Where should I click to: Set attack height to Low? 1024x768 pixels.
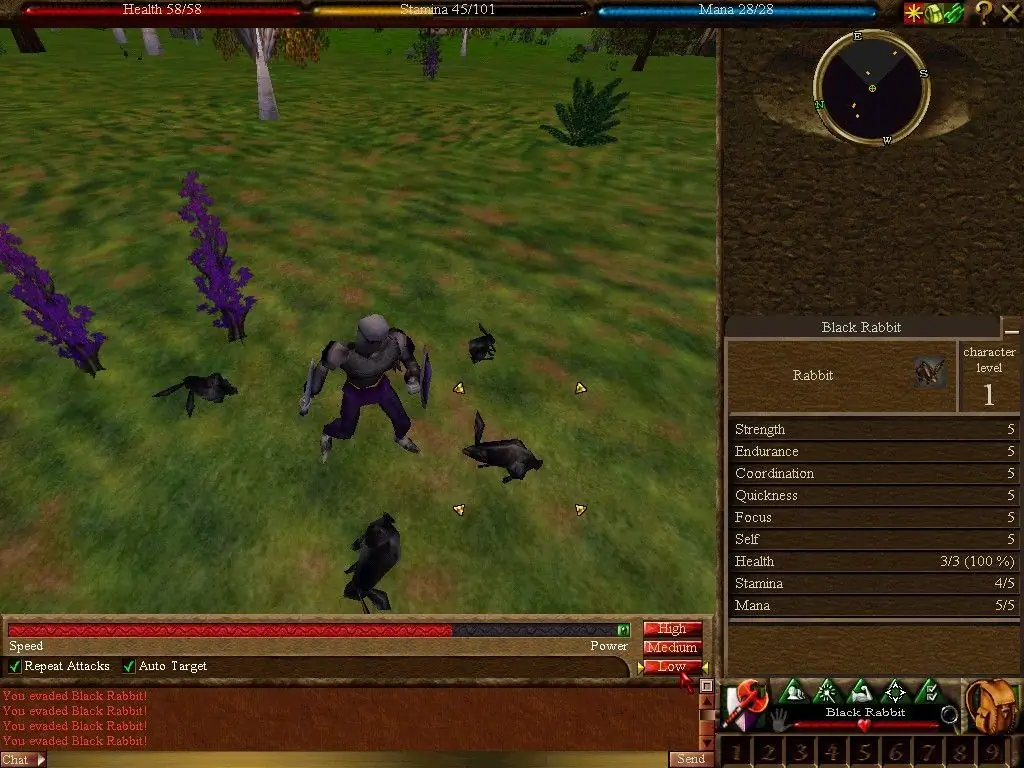pos(672,666)
